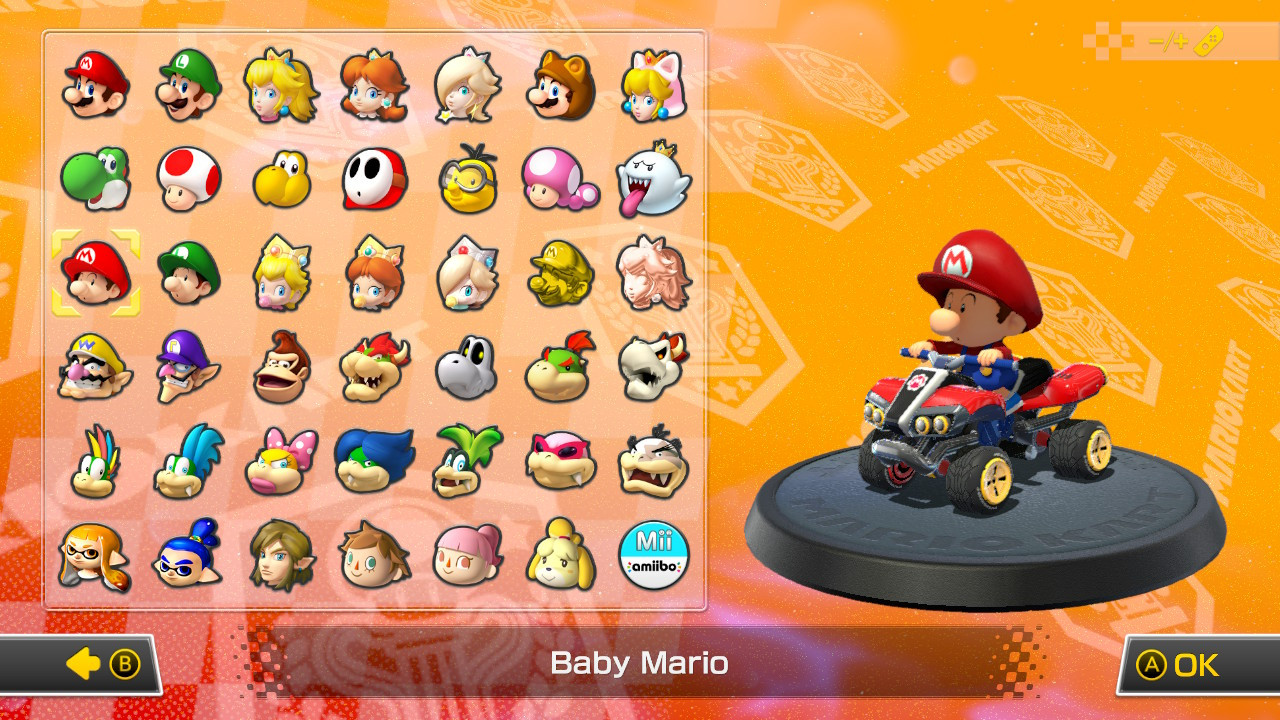
Task: Select Link from the bottom rows
Action: 281,557
